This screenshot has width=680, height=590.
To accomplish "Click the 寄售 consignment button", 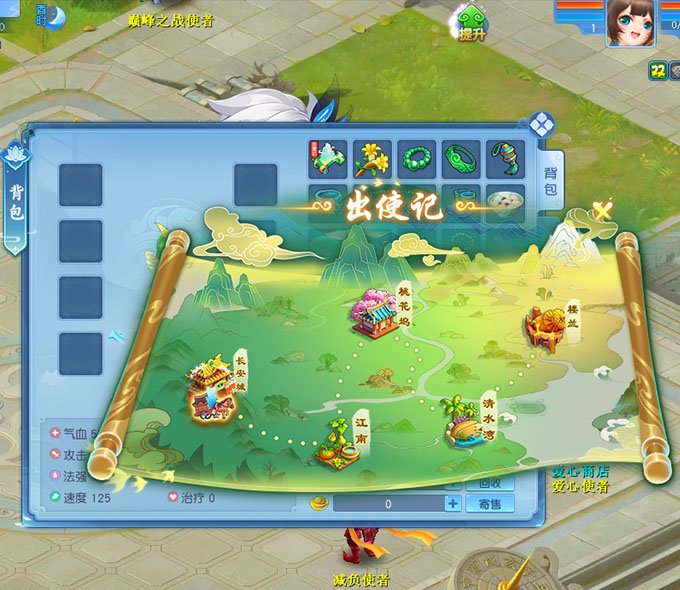I will pyautogui.click(x=490, y=504).
